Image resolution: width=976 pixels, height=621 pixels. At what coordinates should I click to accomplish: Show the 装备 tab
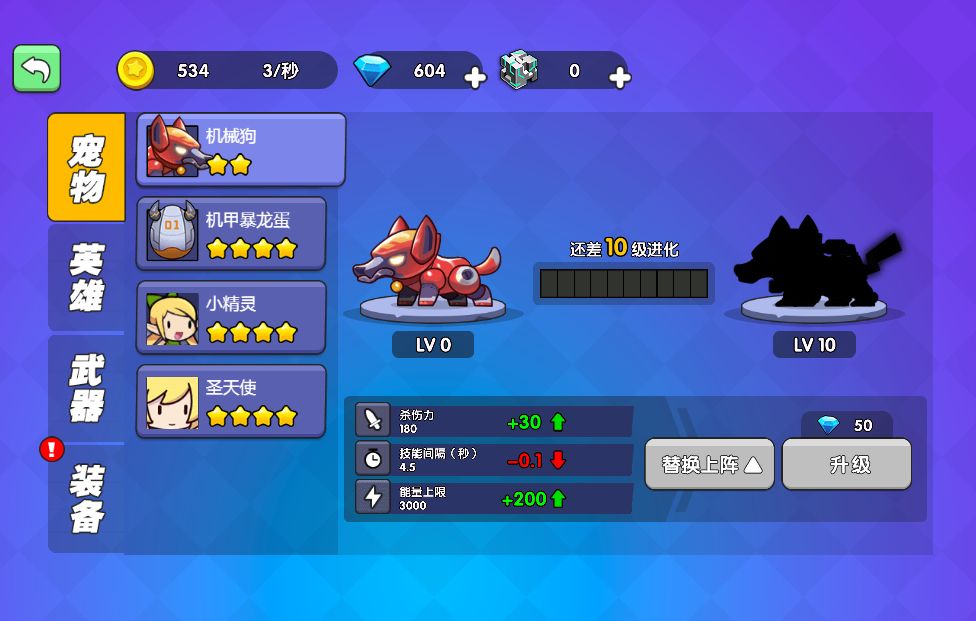[86, 497]
